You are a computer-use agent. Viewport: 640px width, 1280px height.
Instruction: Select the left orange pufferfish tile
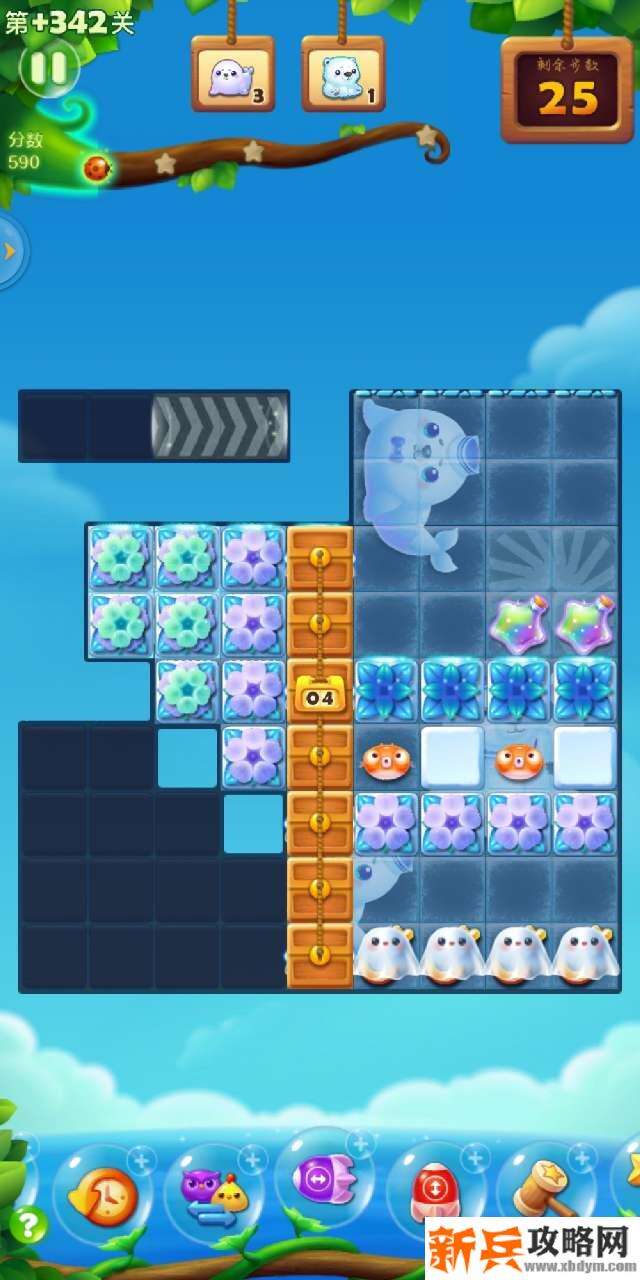(x=386, y=760)
